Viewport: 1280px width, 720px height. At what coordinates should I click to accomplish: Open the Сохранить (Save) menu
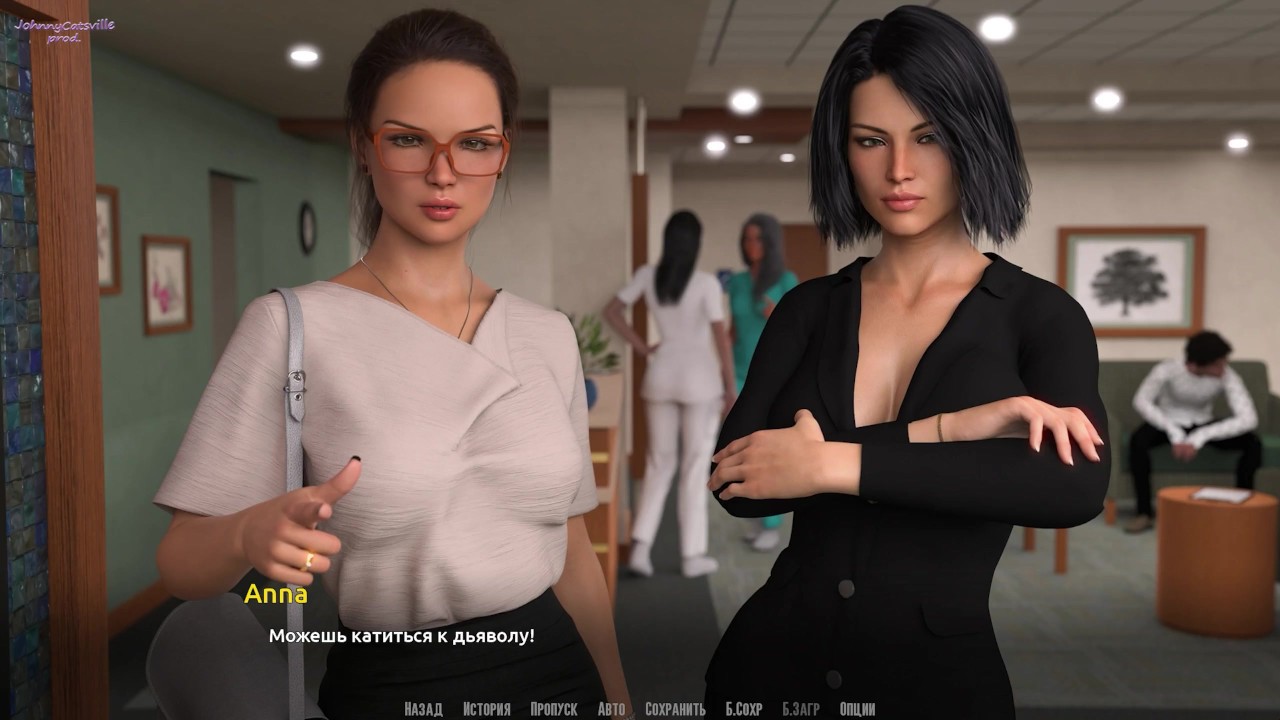click(675, 709)
